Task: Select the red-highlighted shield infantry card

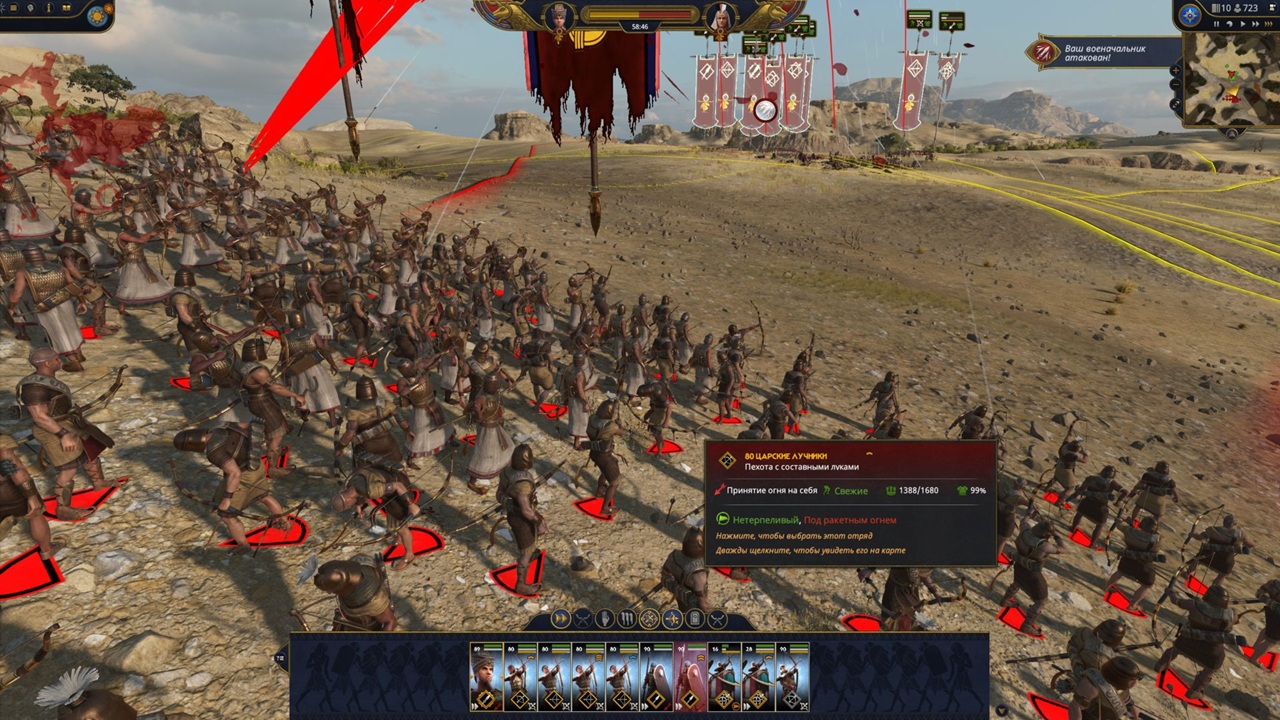Action: (690, 678)
